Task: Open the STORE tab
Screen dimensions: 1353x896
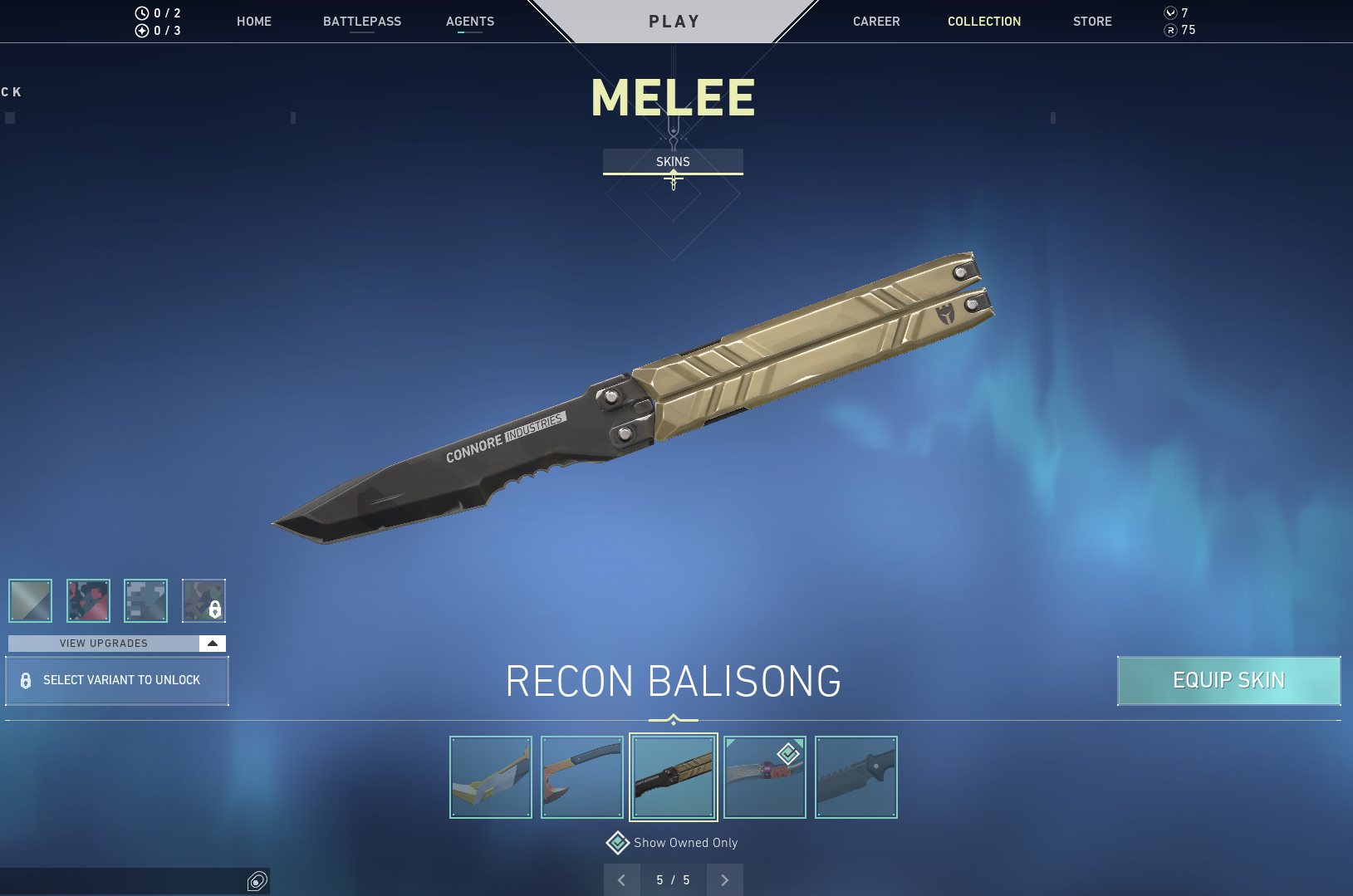Action: (1092, 22)
